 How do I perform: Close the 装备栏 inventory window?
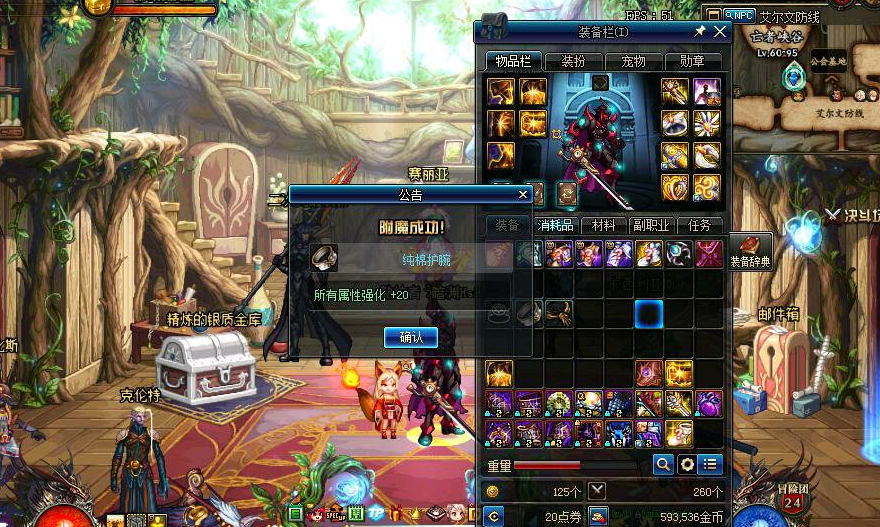(720, 32)
